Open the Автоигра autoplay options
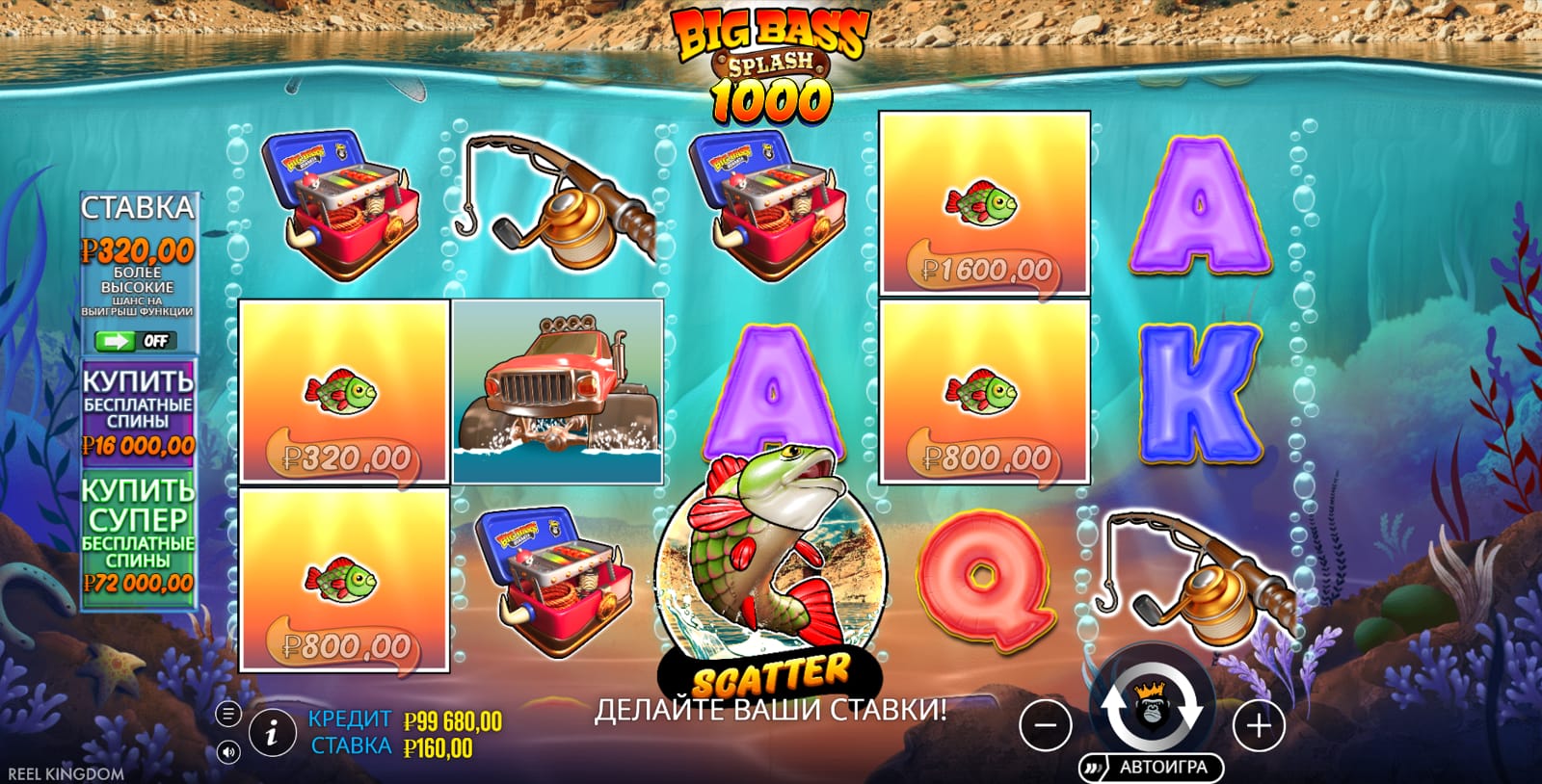The height and width of the screenshot is (784, 1542). [x=1151, y=768]
